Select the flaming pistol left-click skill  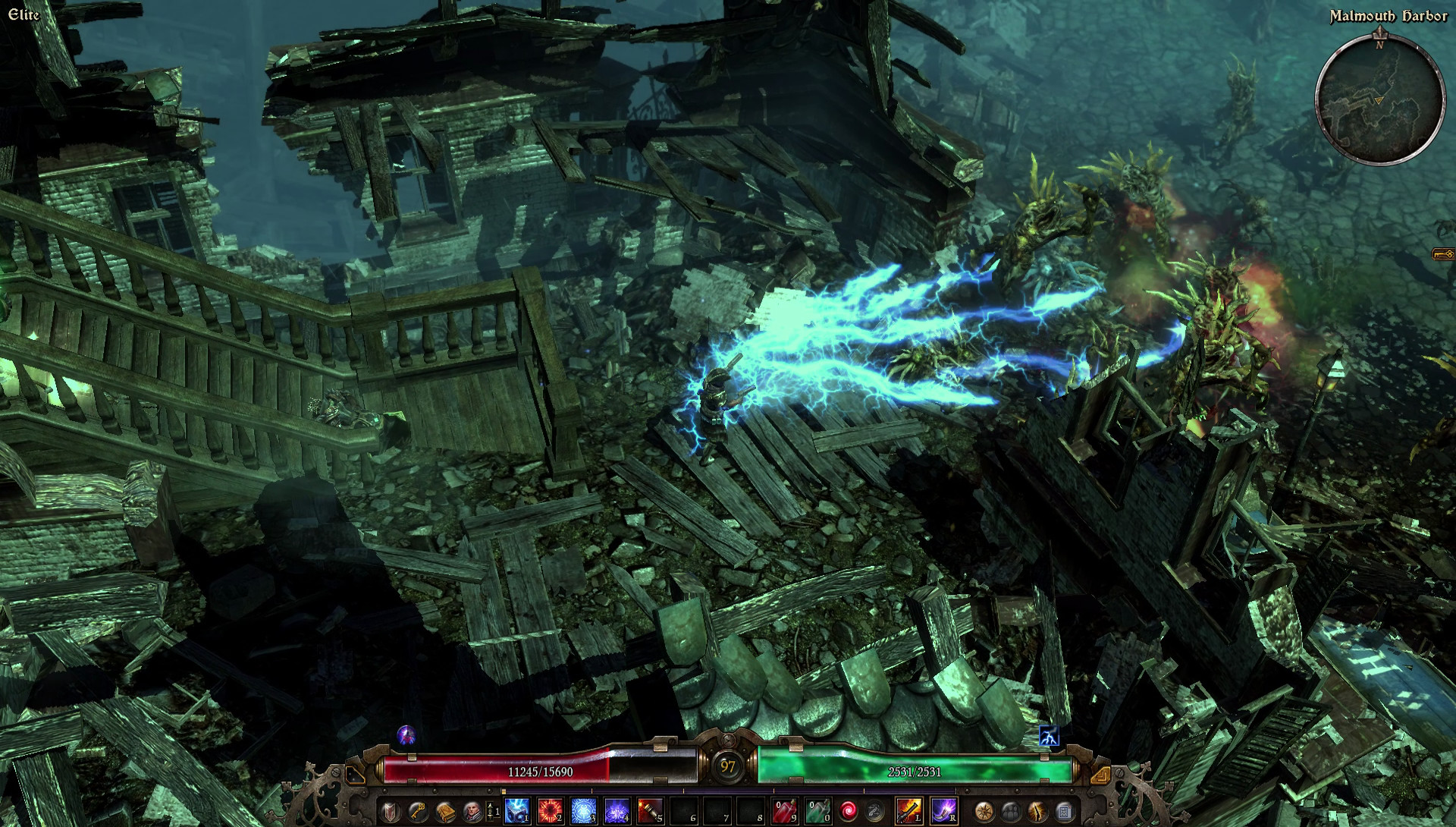pyautogui.click(x=908, y=810)
